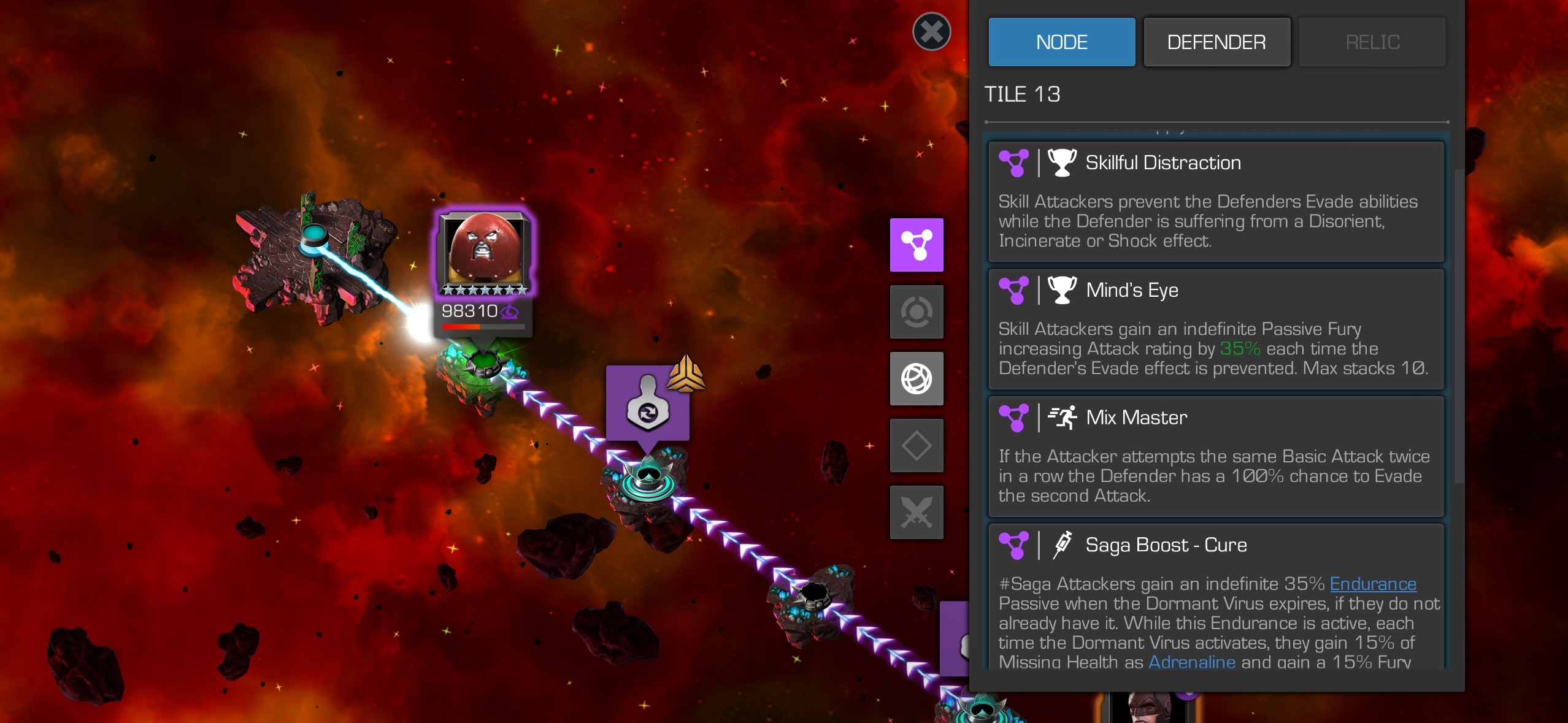Image resolution: width=1568 pixels, height=723 pixels.
Task: Choose the Mix Master node entry
Action: (x=1215, y=456)
